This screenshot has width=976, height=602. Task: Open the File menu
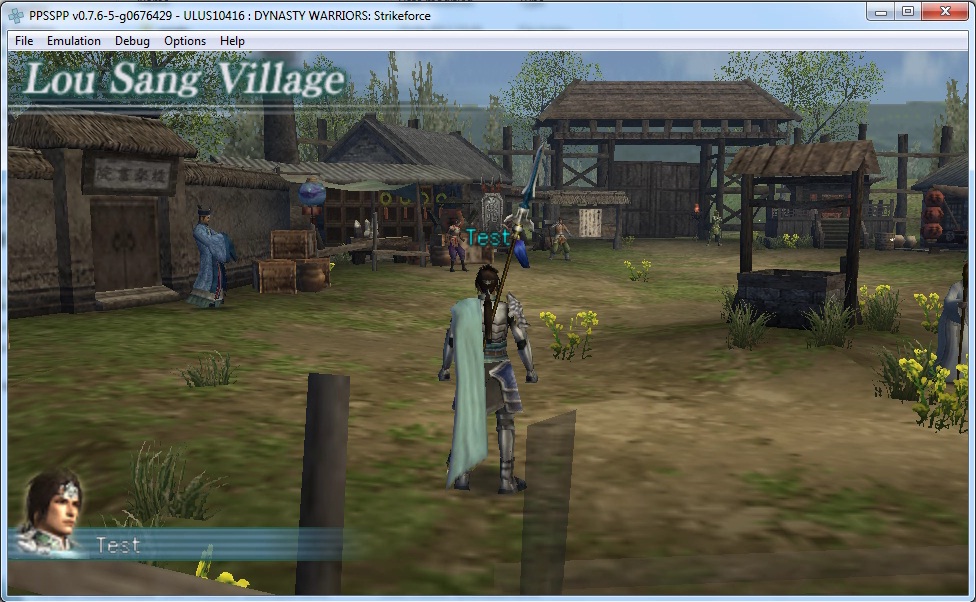point(24,41)
